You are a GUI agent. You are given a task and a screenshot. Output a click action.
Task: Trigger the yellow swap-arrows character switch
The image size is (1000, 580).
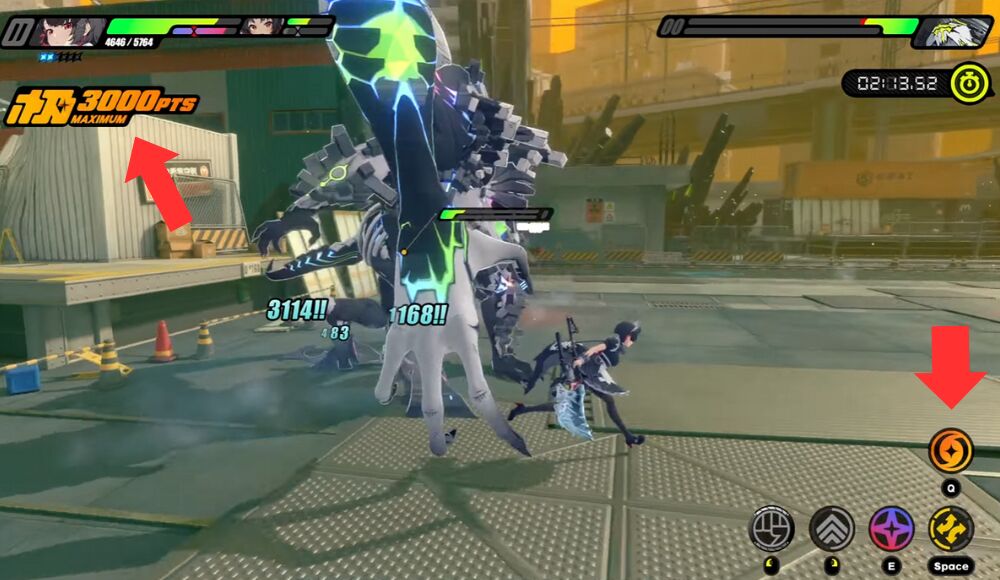pos(950,528)
